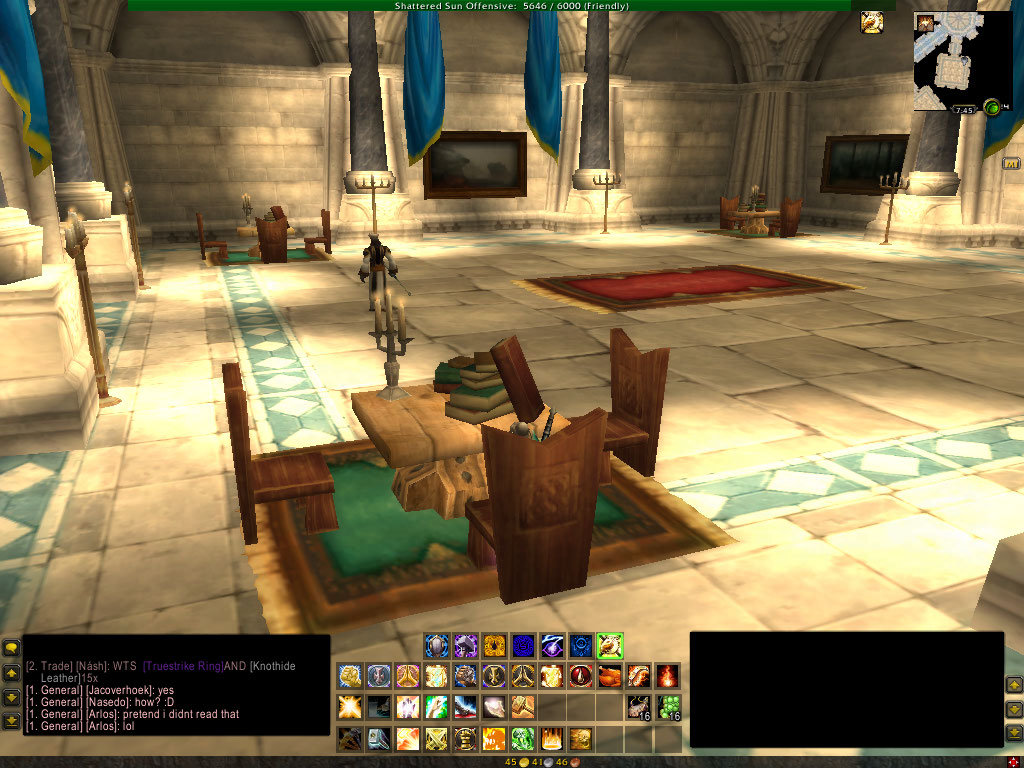1024x768 pixels.
Task: Jump chat to bottom with the bottom-arrow button
Action: click(x=11, y=719)
